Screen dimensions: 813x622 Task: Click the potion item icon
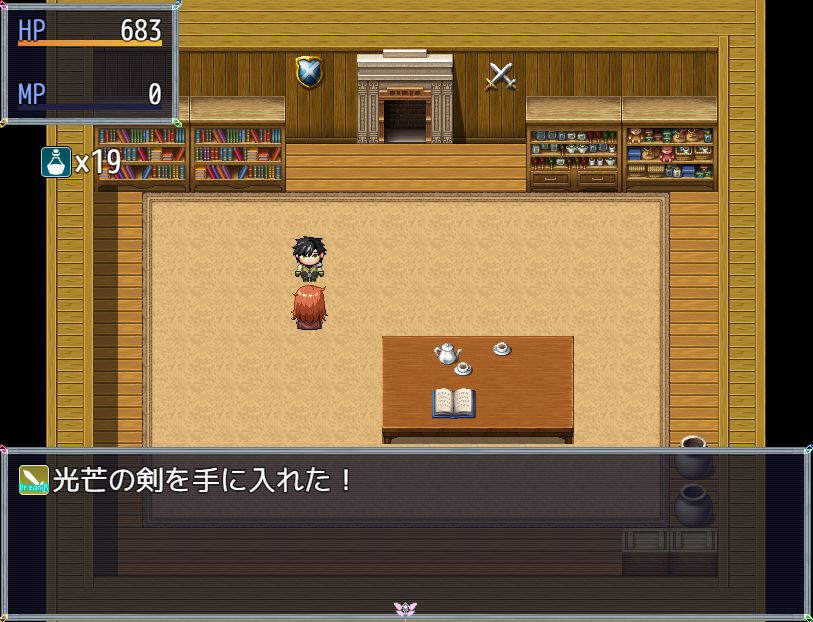(55, 161)
